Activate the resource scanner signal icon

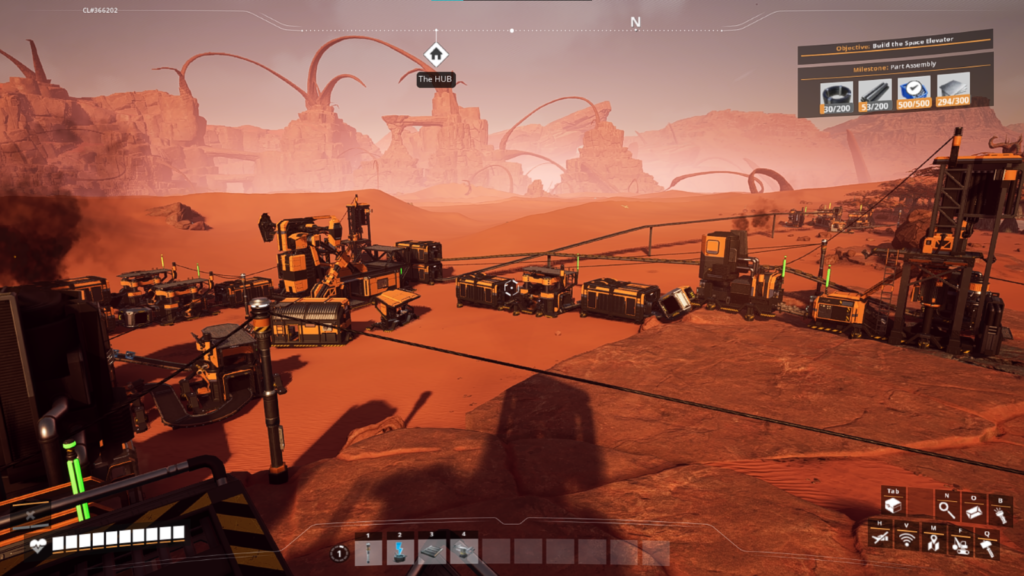pyautogui.click(x=906, y=540)
